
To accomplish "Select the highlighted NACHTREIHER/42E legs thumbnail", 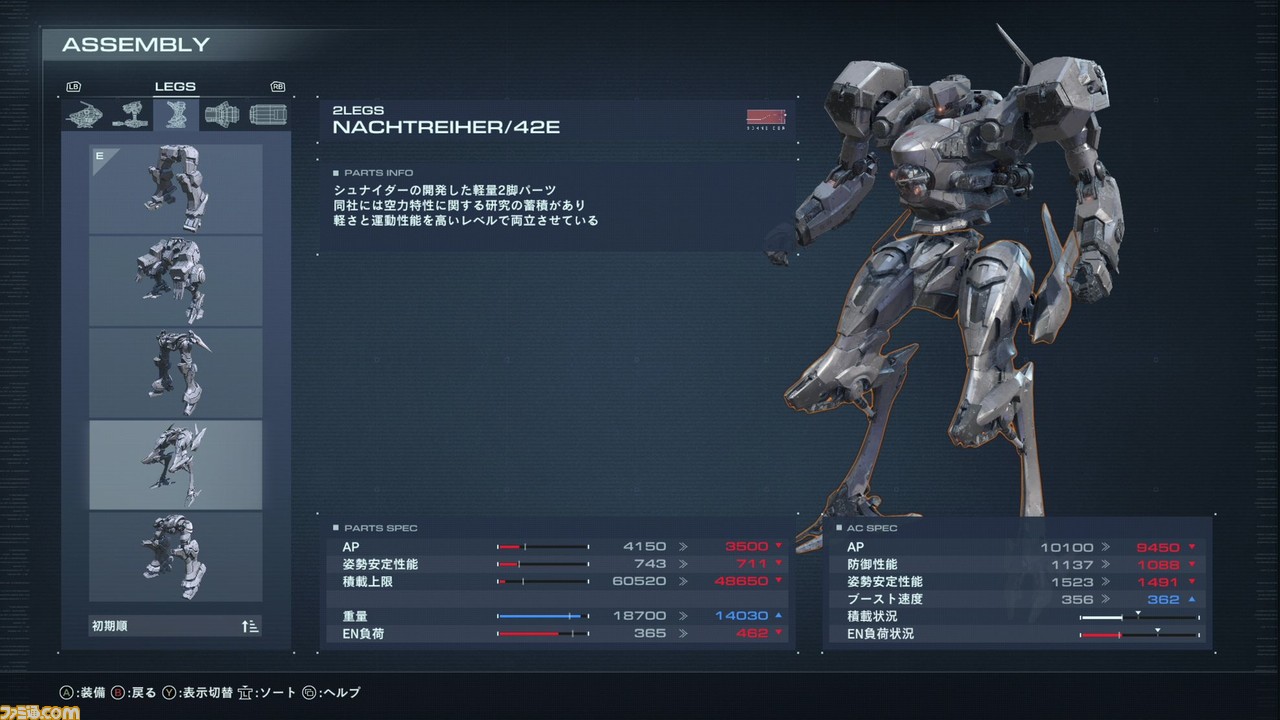I will point(176,465).
